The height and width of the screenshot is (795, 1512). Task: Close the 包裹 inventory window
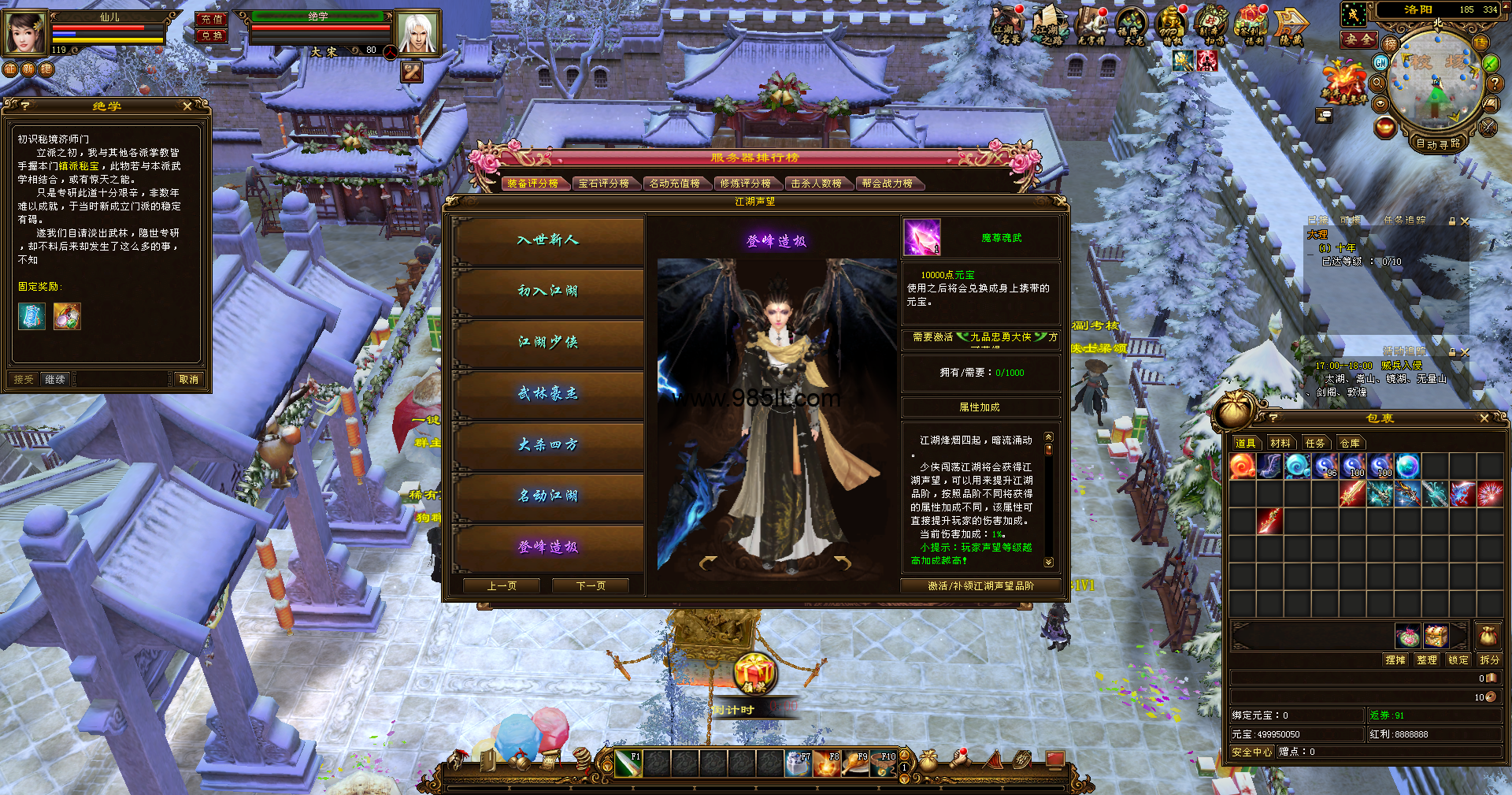pyautogui.click(x=1484, y=418)
